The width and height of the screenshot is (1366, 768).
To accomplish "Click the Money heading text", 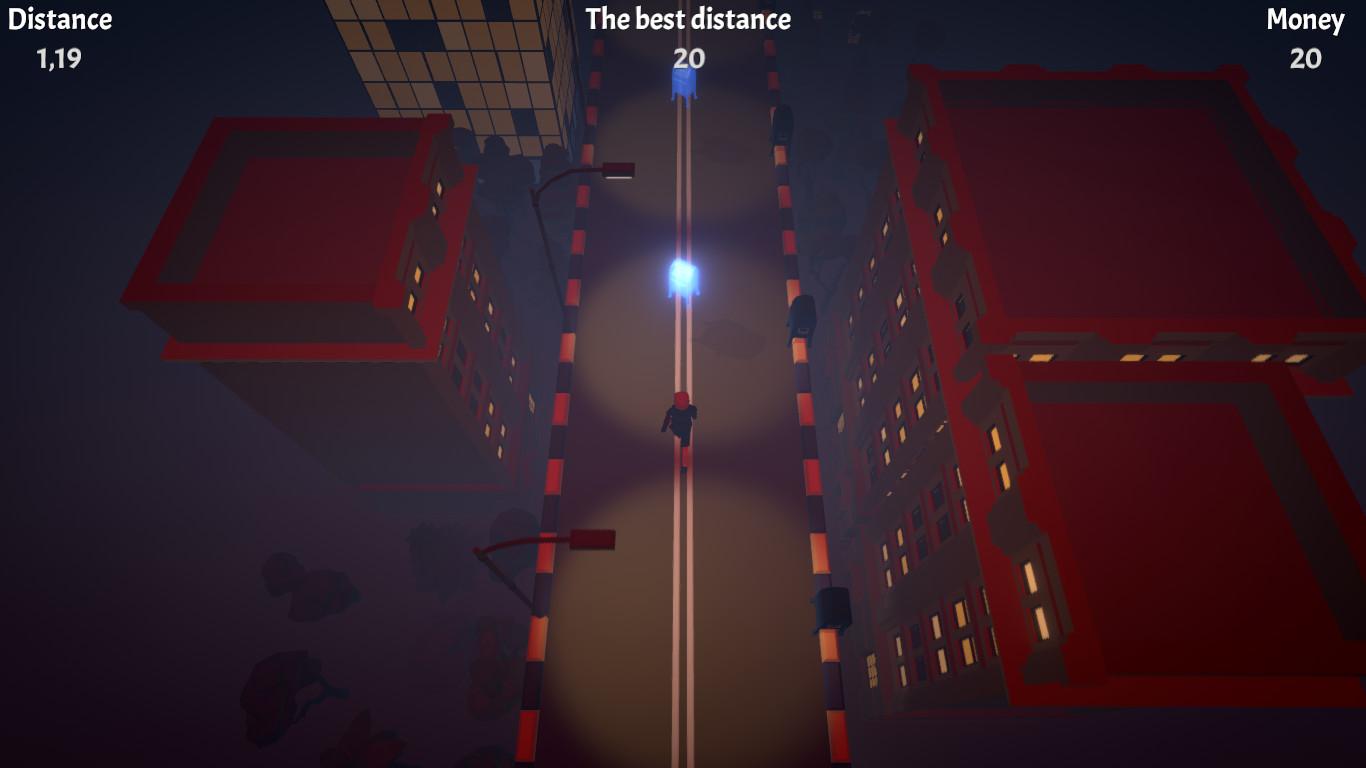I will [1305, 18].
